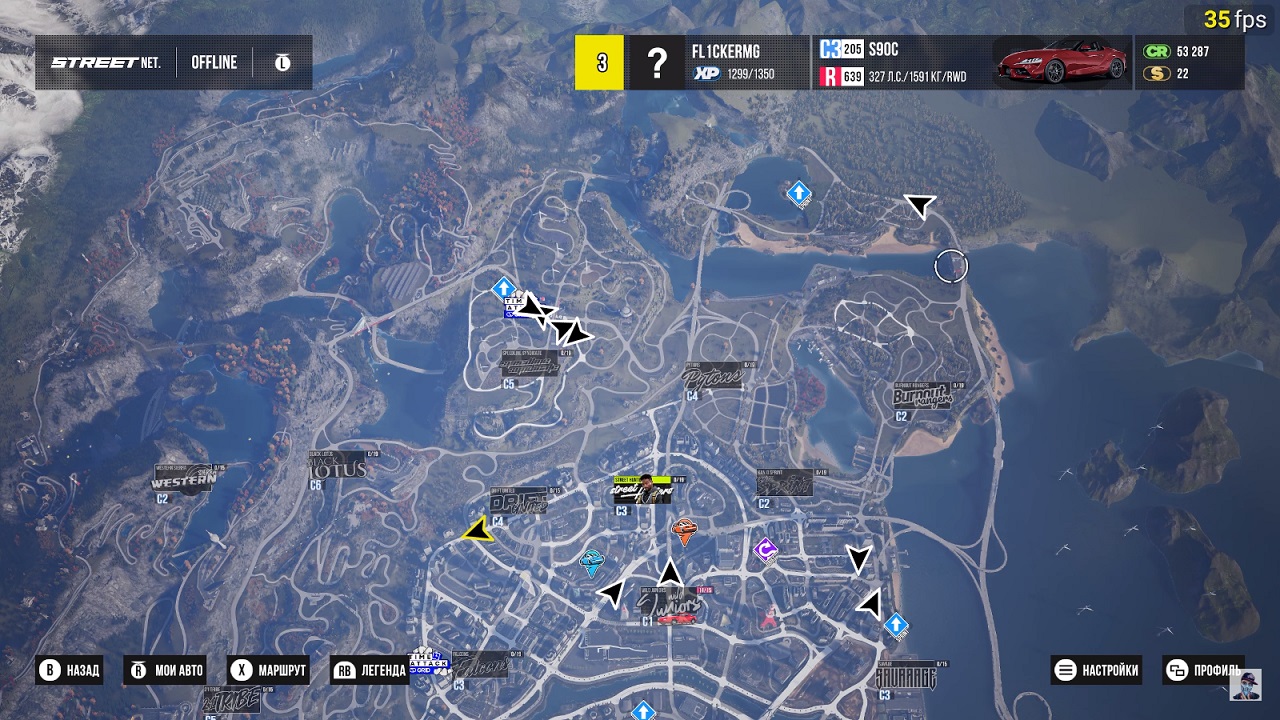Open the Профиль profile button
Viewport: 1280px width, 720px height.
(x=1205, y=670)
